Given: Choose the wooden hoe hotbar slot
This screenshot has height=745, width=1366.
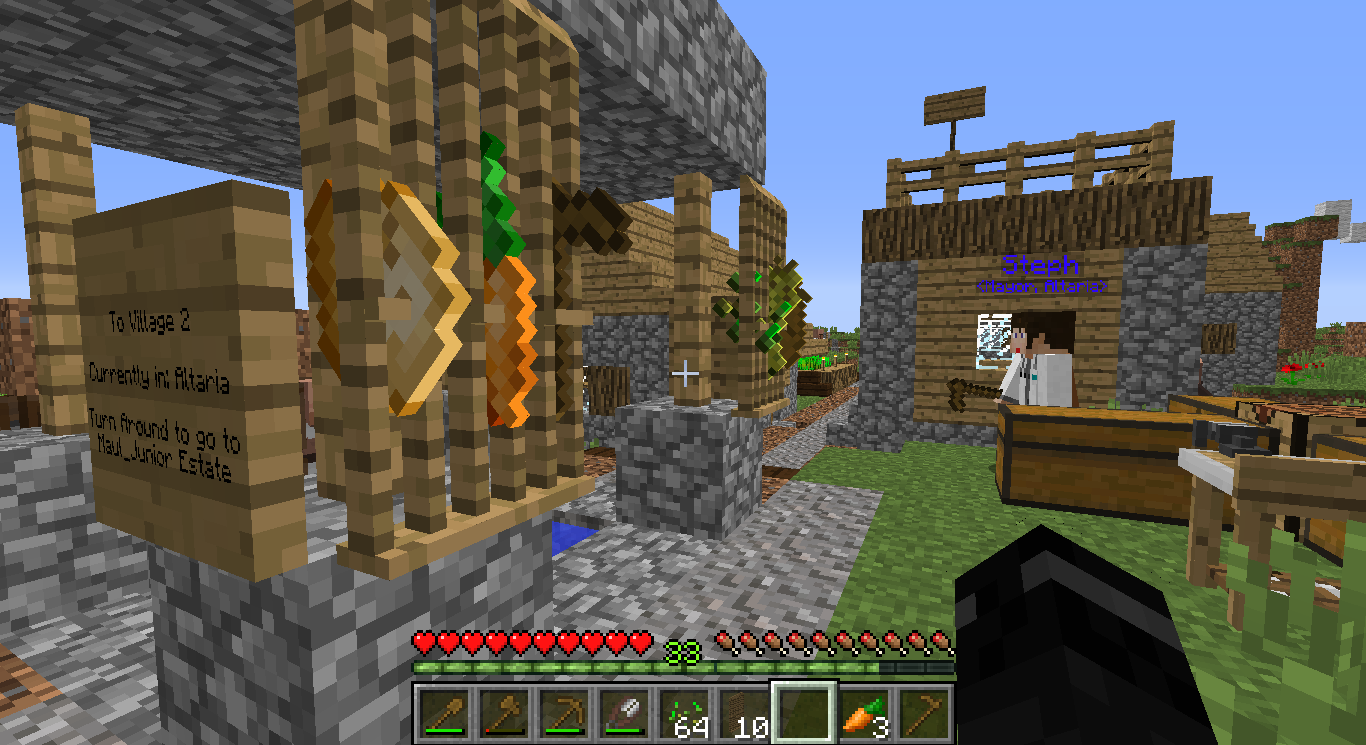Looking at the screenshot, I should (x=923, y=713).
